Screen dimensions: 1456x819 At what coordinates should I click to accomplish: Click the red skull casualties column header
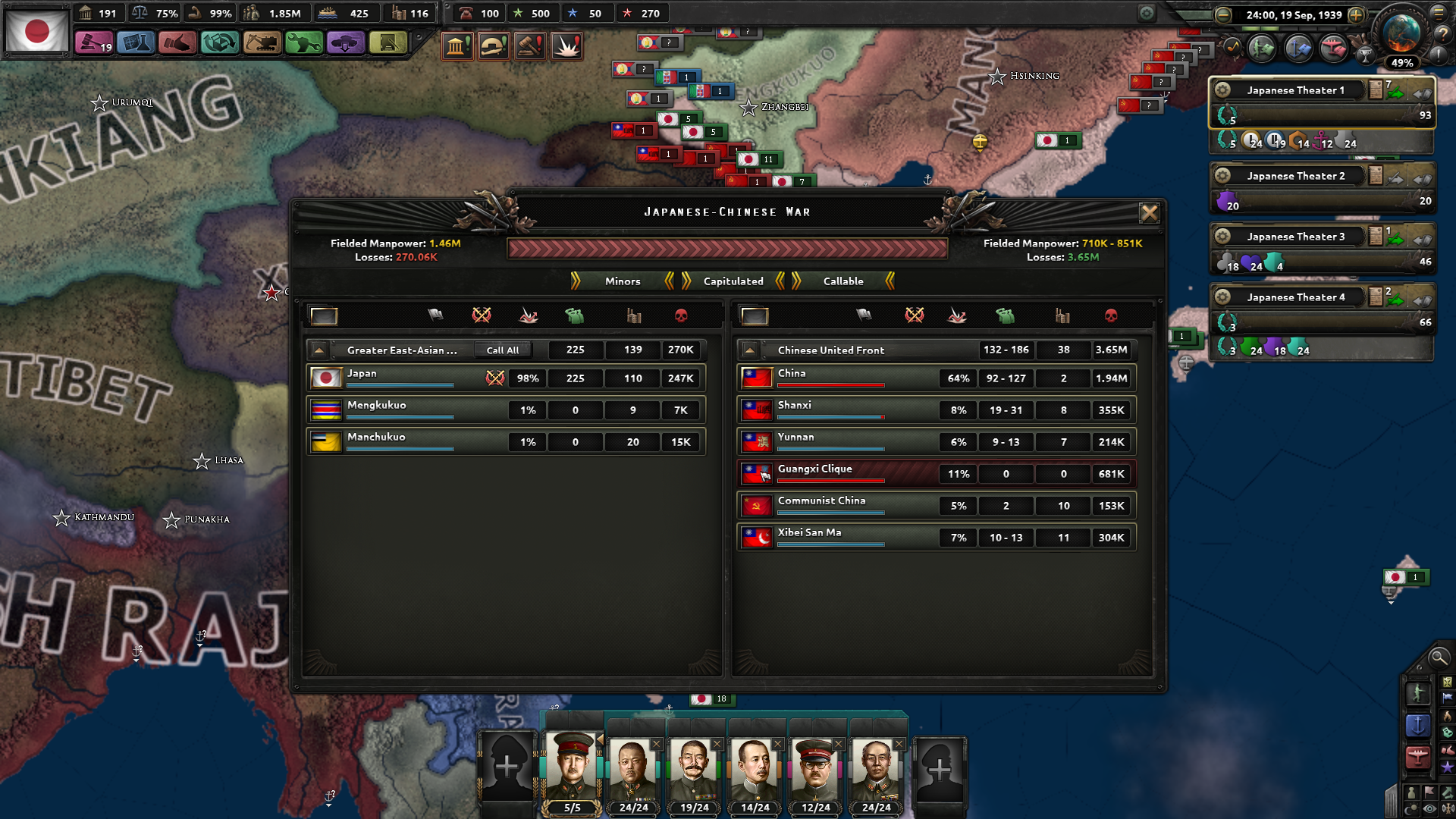682,316
